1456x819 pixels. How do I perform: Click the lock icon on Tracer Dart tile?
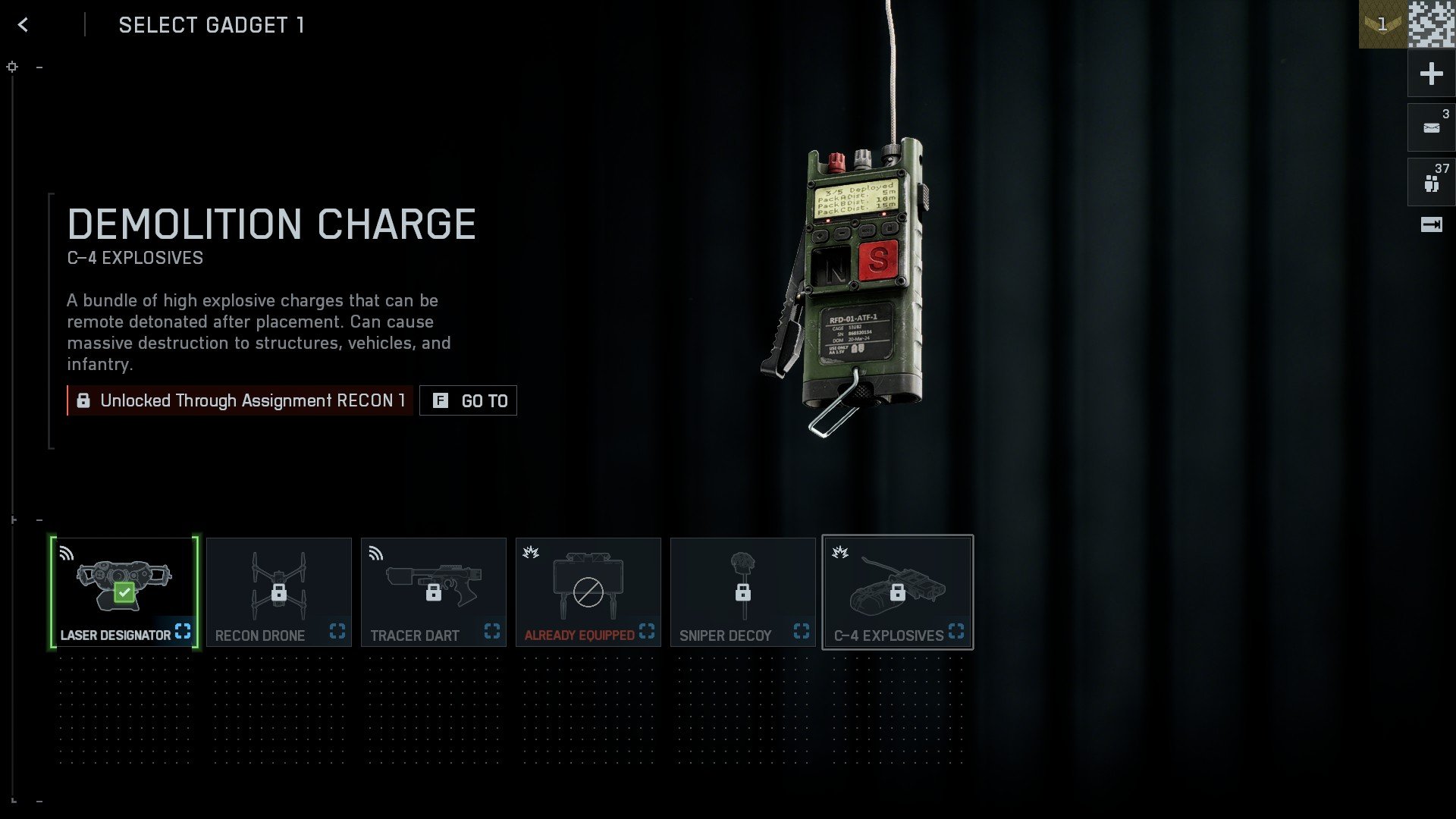tap(435, 594)
